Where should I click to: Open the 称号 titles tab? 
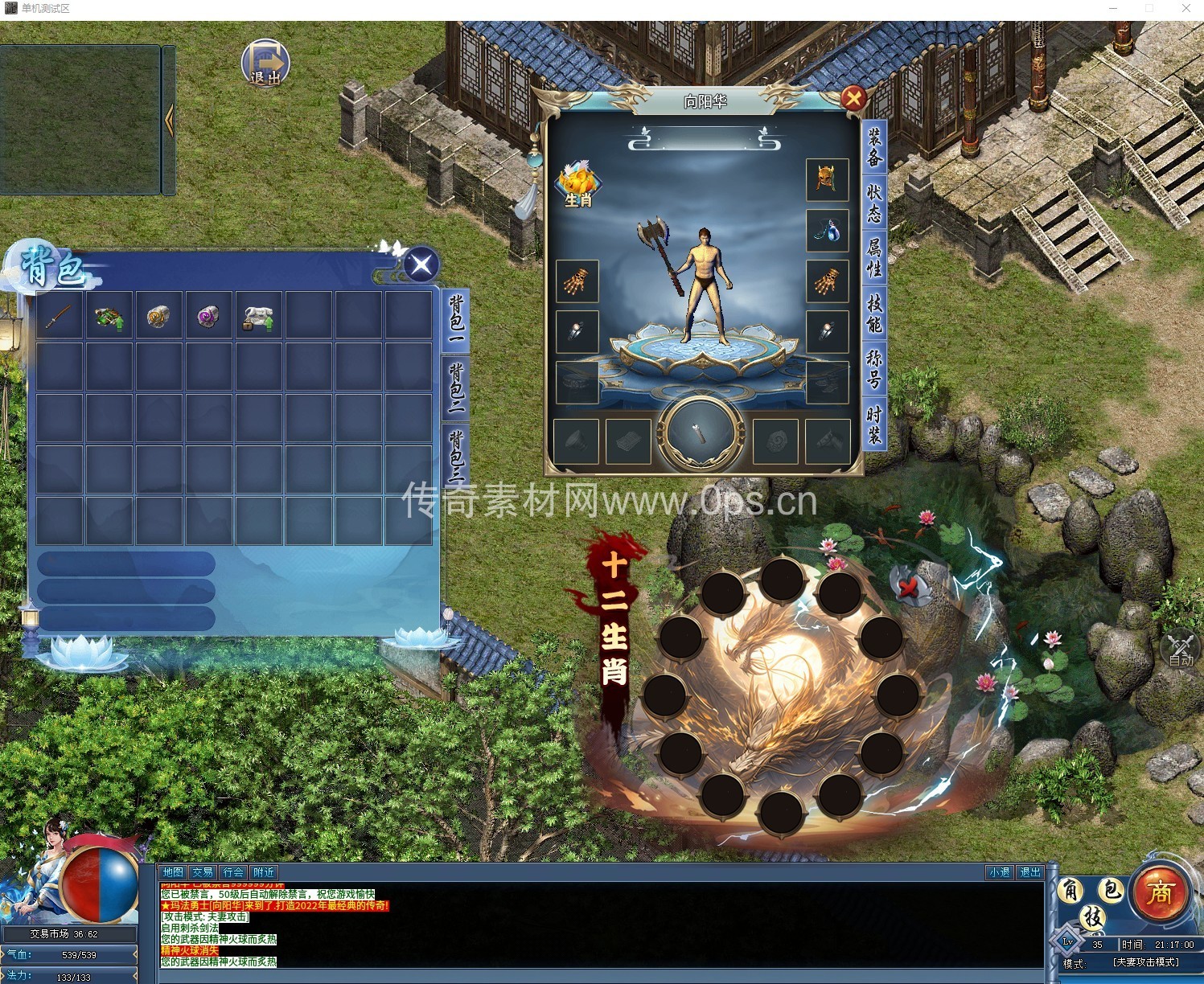click(873, 368)
